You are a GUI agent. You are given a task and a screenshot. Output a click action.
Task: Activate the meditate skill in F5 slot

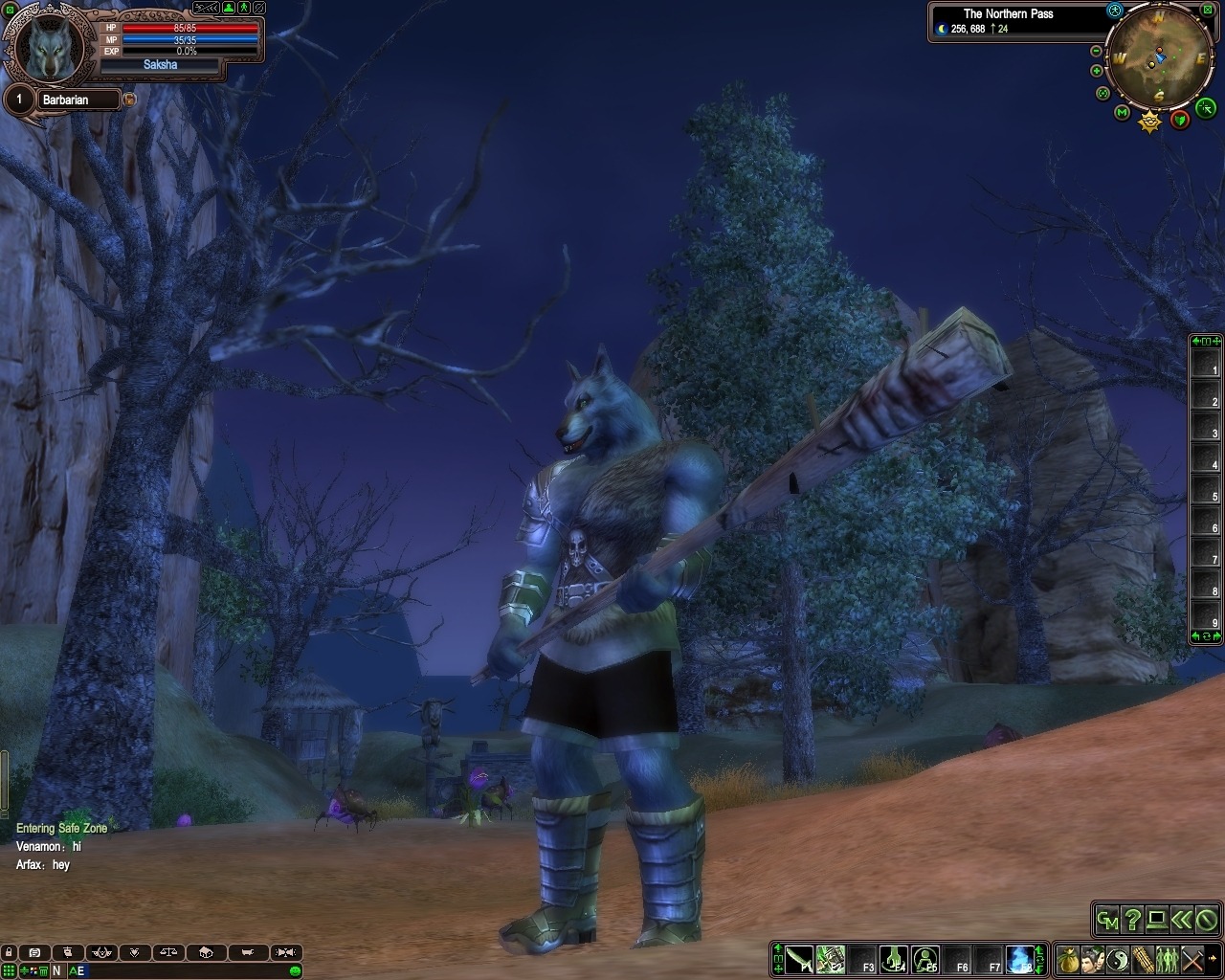[x=925, y=958]
